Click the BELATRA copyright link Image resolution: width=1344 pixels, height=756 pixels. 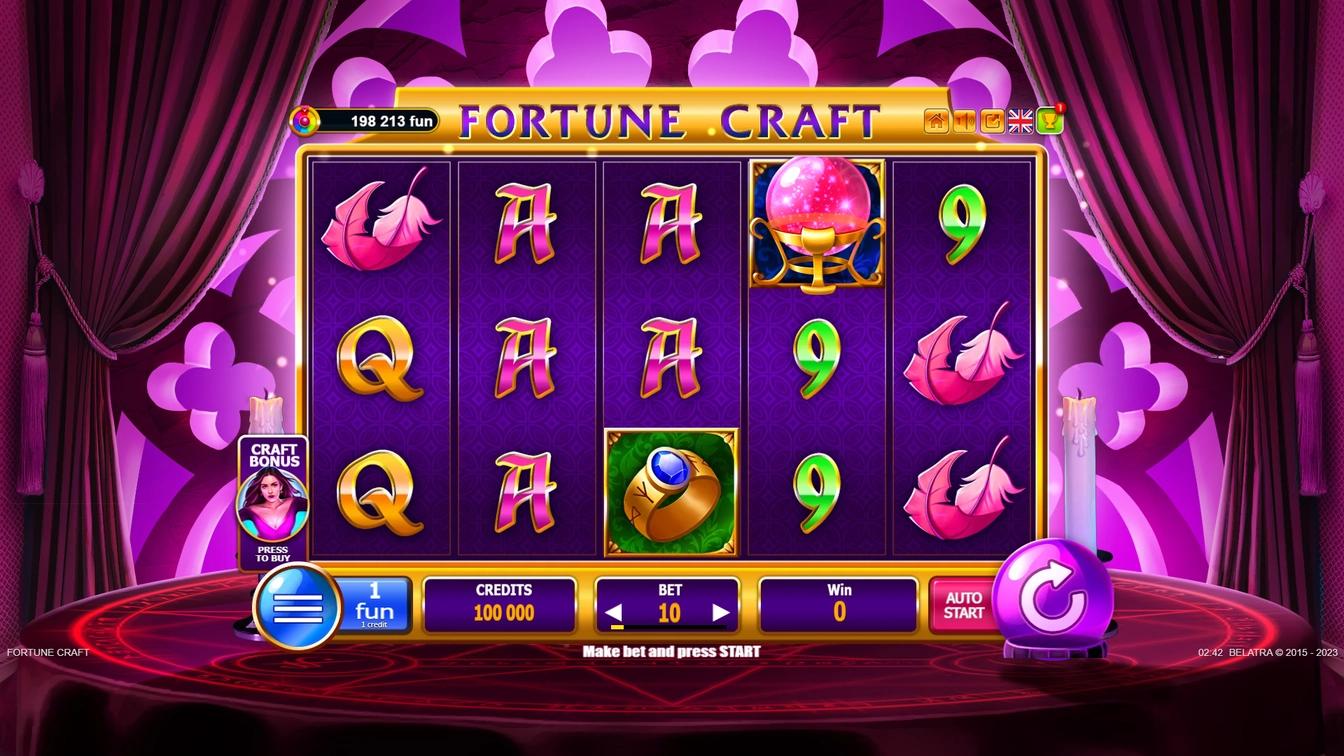tap(1281, 651)
